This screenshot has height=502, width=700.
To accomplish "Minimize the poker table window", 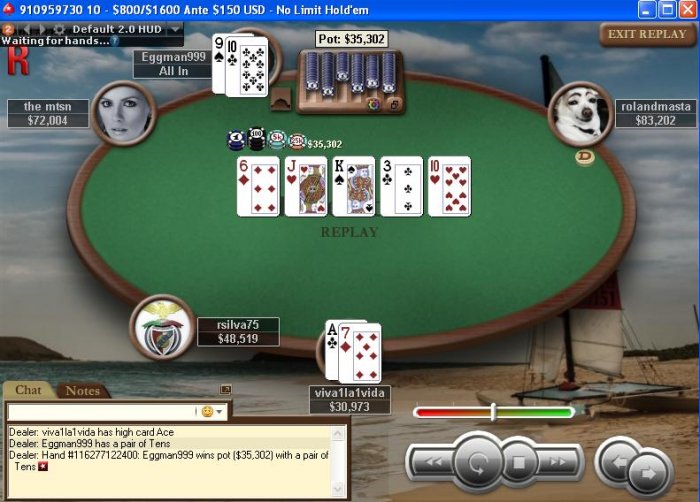I will click(x=647, y=9).
